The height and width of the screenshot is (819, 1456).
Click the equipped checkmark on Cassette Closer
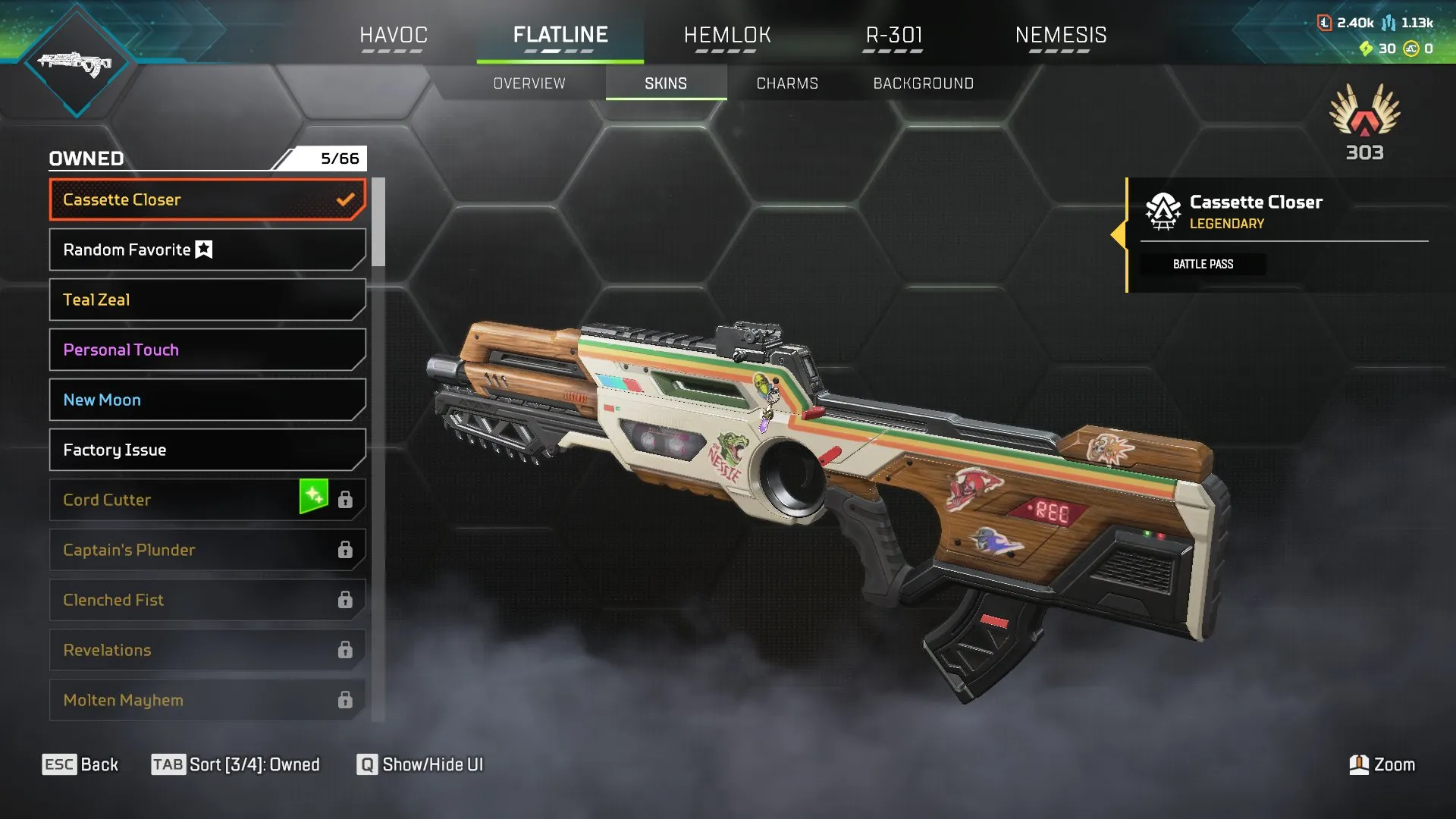346,199
